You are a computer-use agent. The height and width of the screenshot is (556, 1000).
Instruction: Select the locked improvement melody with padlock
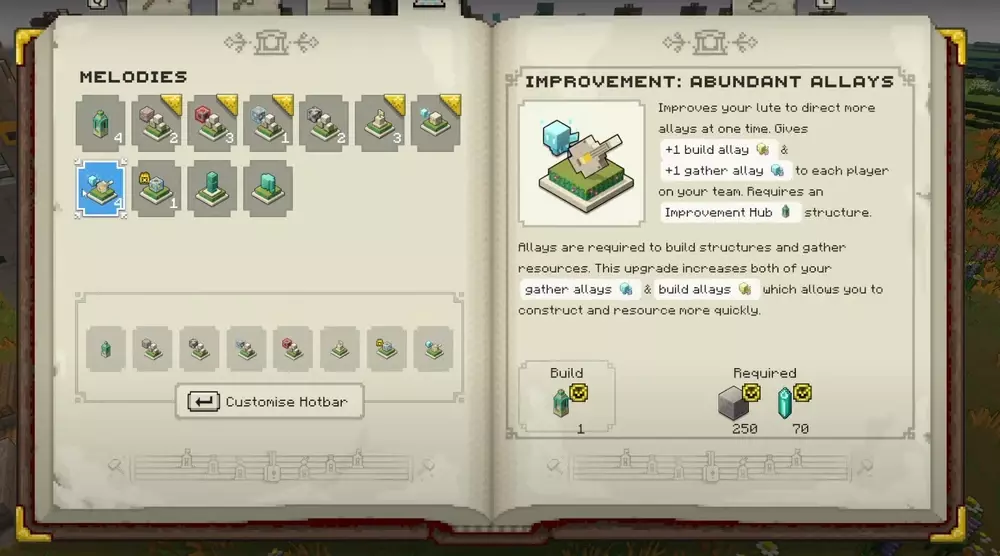(156, 189)
